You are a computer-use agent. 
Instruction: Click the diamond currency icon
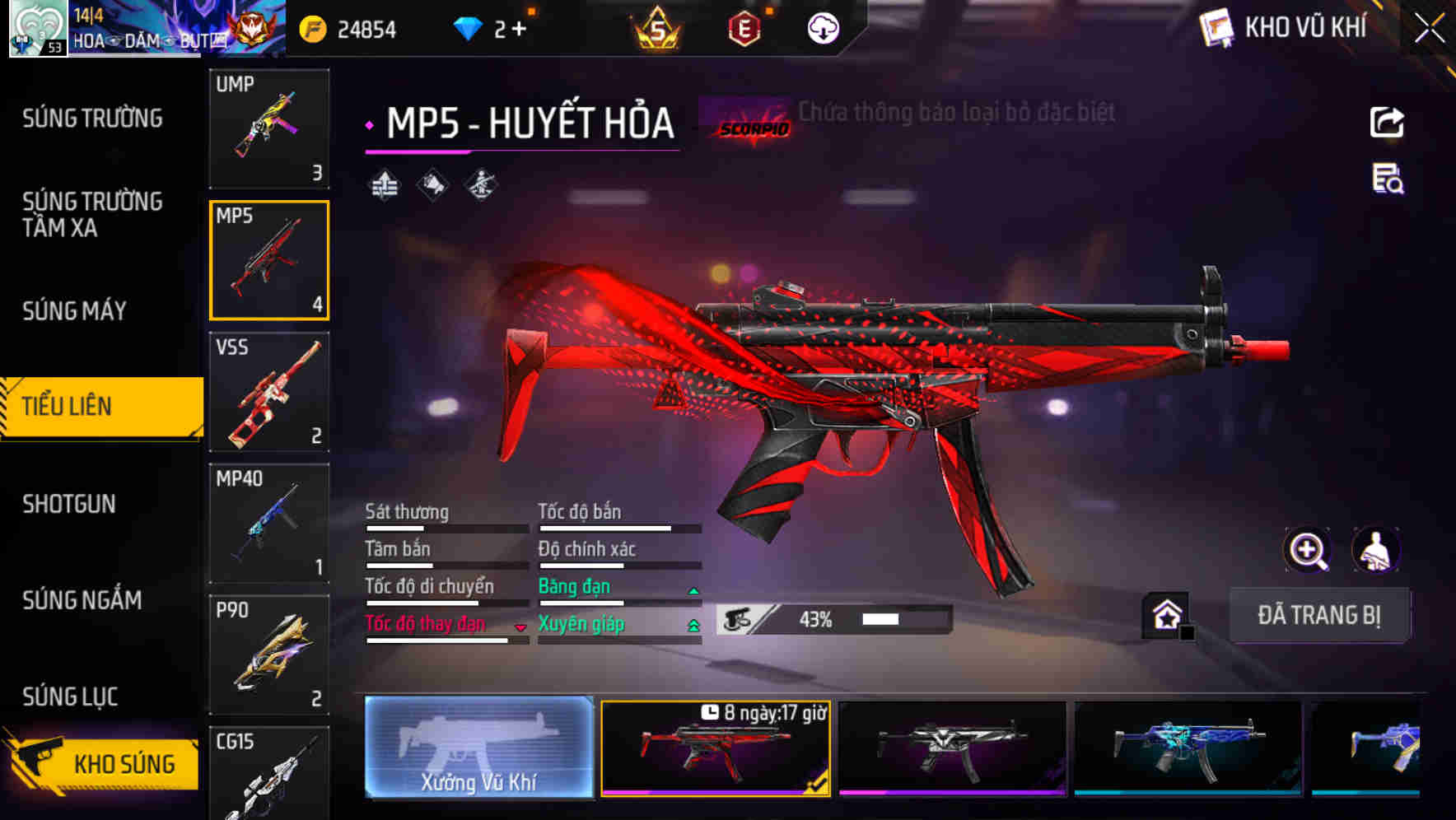point(468,27)
